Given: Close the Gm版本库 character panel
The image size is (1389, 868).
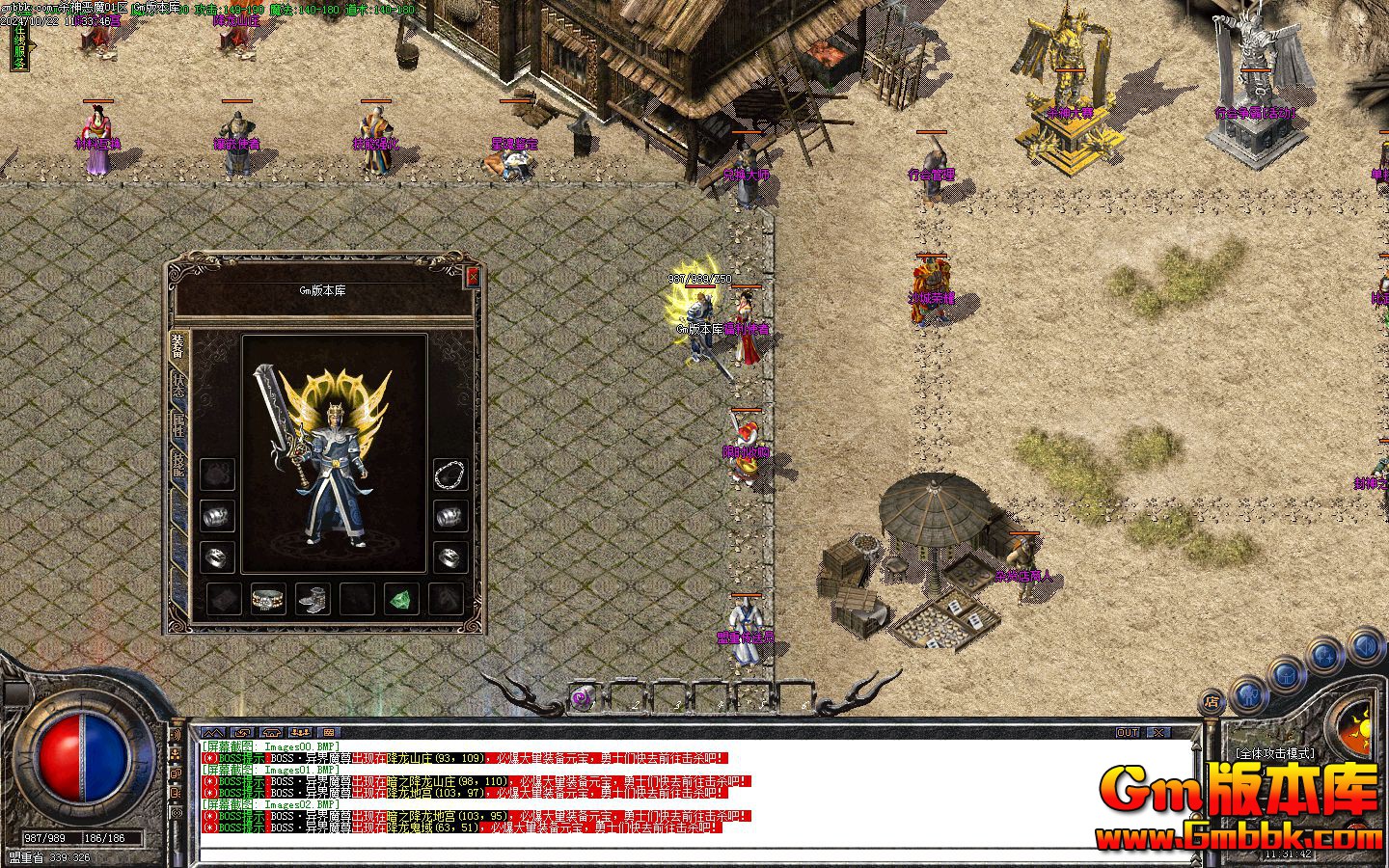Looking at the screenshot, I should (x=472, y=277).
